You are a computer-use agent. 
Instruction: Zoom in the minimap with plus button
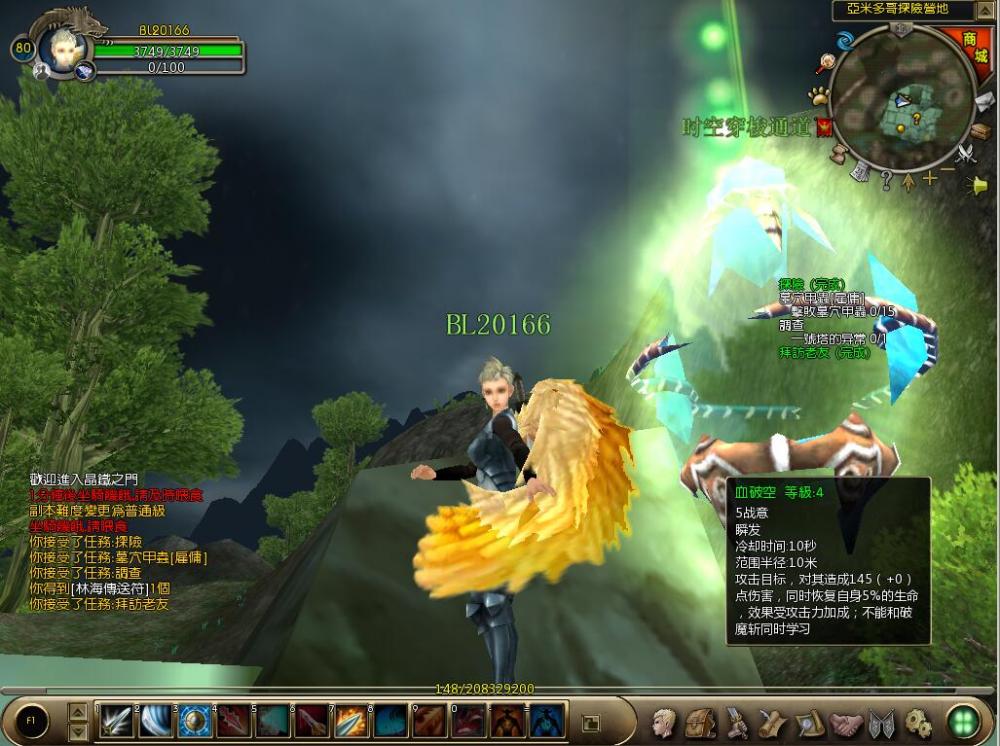coord(931,178)
